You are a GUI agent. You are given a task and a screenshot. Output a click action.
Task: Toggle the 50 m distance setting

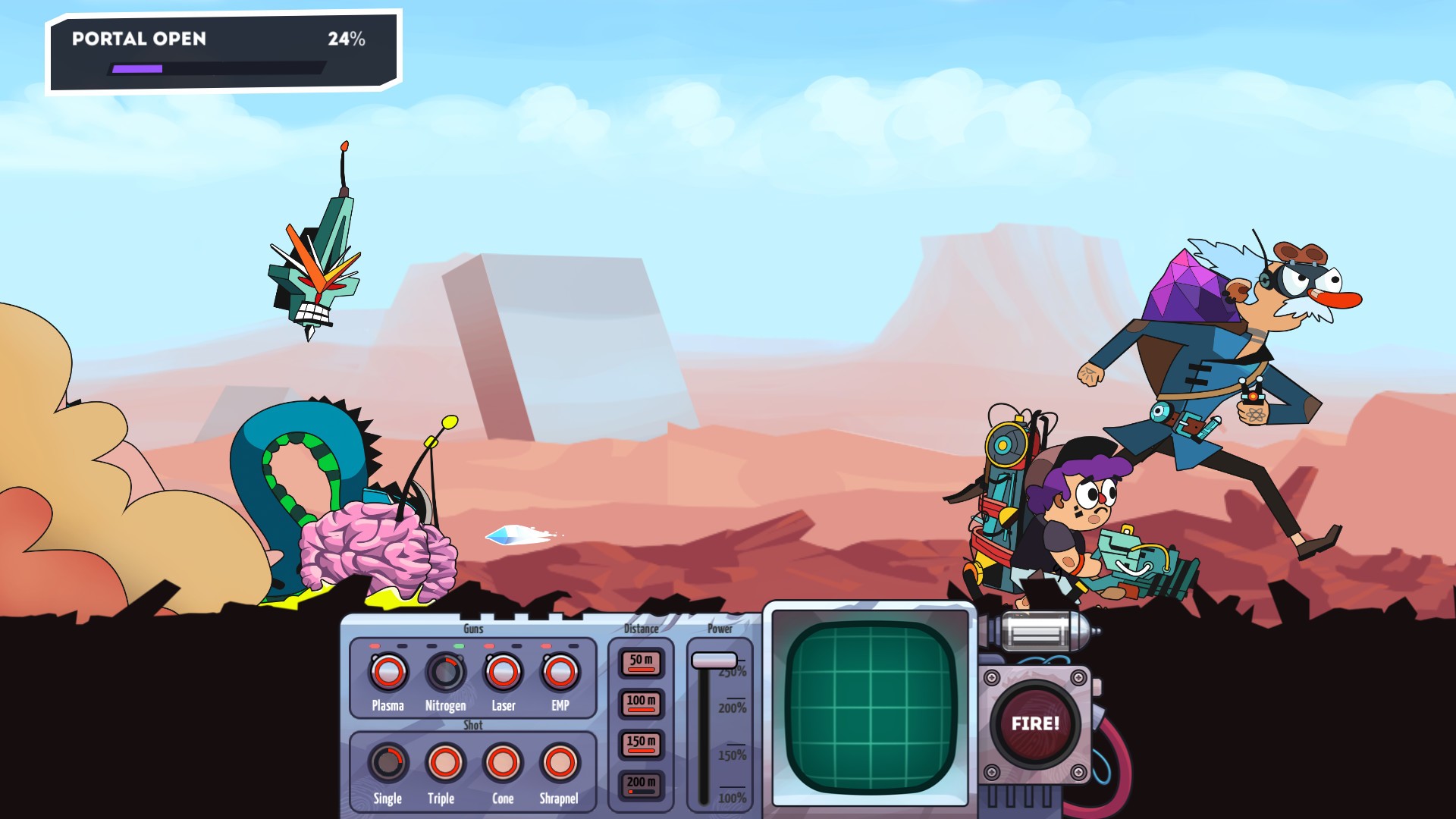(639, 661)
